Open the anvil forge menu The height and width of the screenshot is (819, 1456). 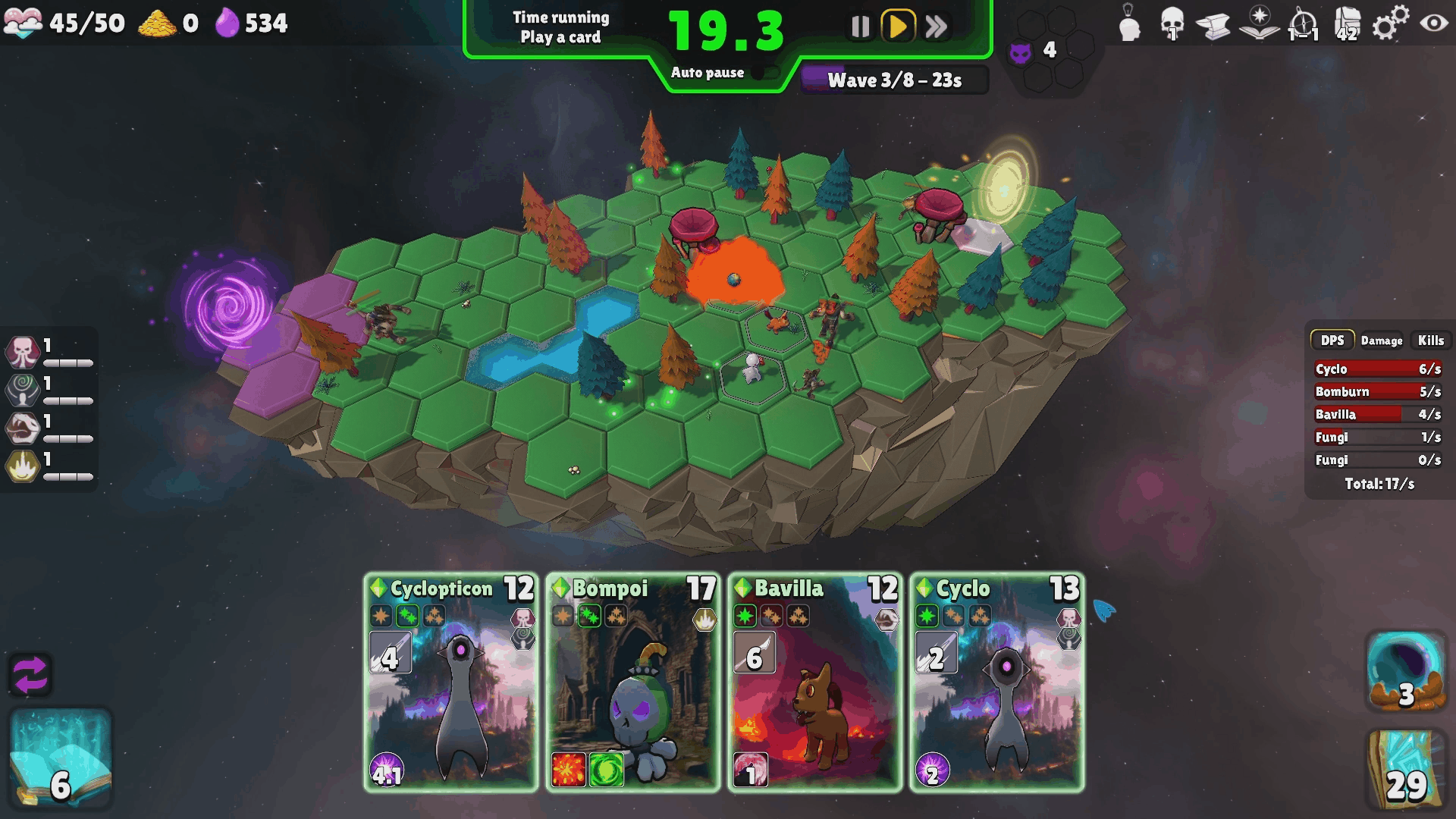(1213, 24)
